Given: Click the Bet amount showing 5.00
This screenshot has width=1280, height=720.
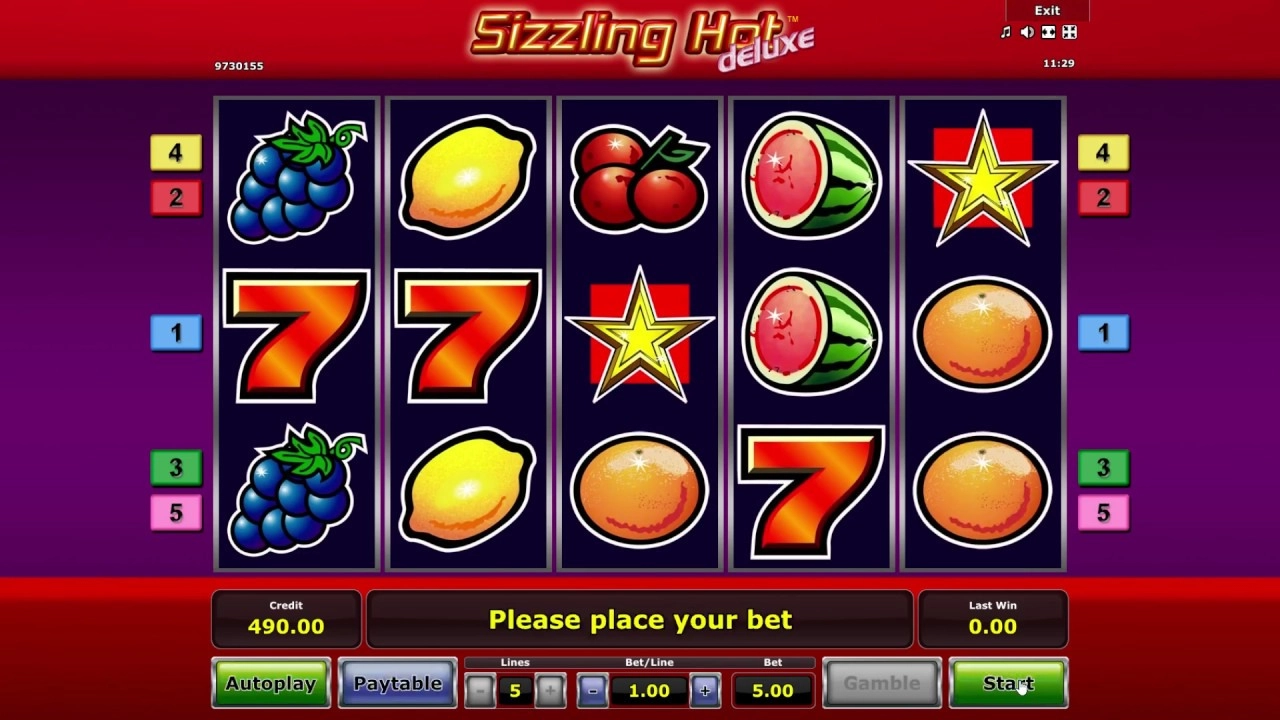Looking at the screenshot, I should point(773,690).
